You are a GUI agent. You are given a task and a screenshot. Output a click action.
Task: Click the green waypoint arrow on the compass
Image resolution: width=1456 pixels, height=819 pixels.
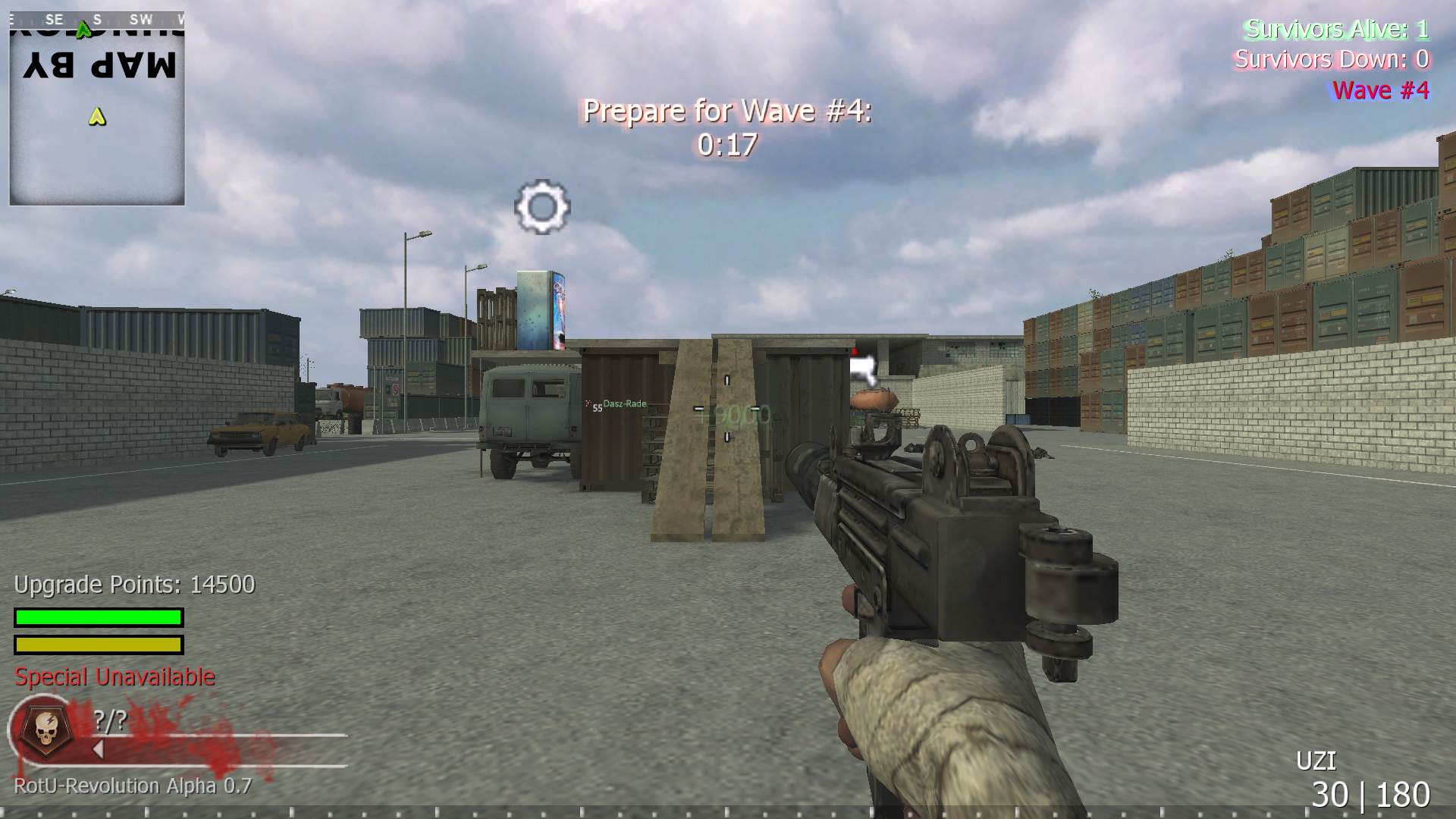(83, 29)
